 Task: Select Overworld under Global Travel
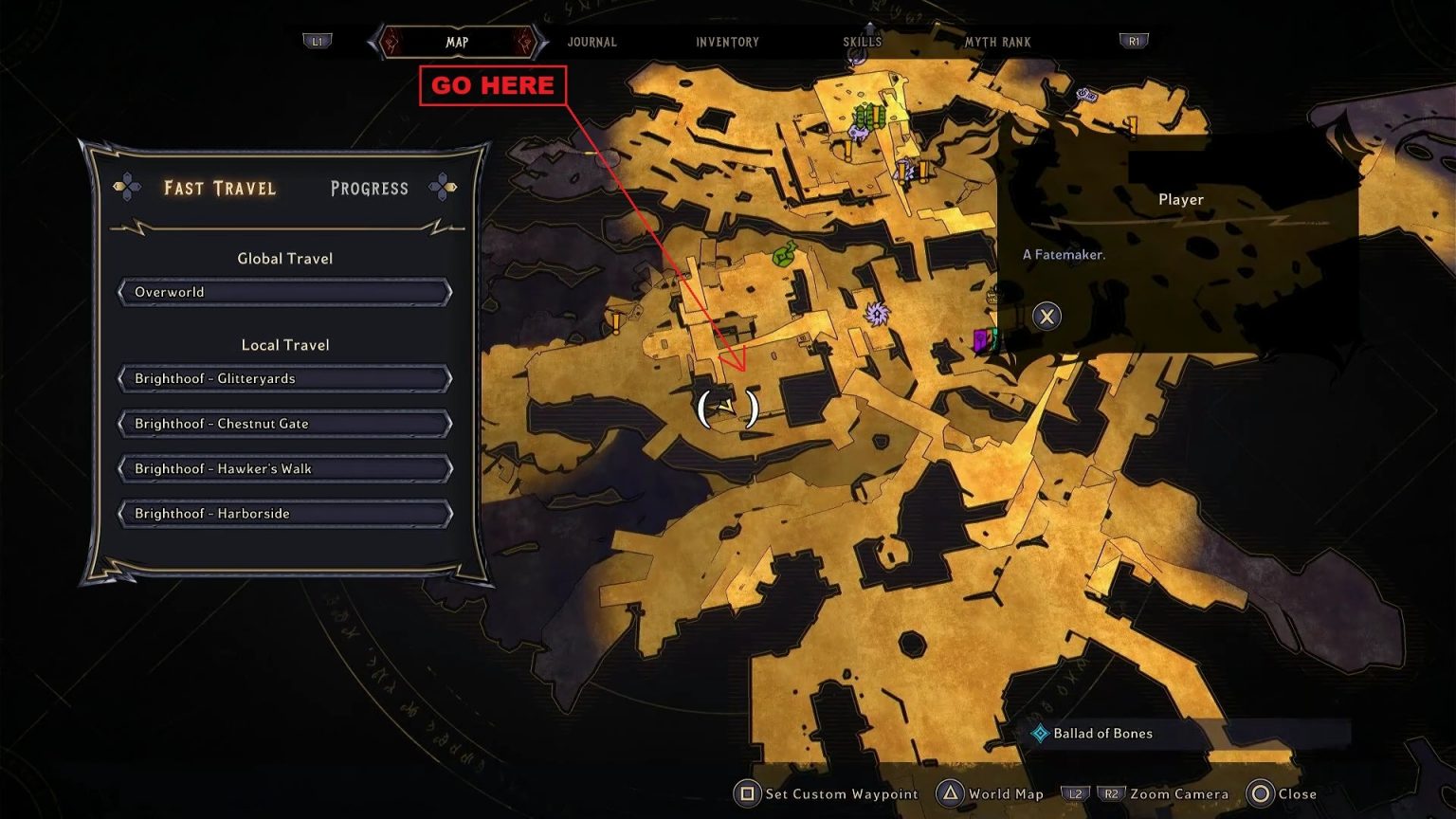[284, 292]
